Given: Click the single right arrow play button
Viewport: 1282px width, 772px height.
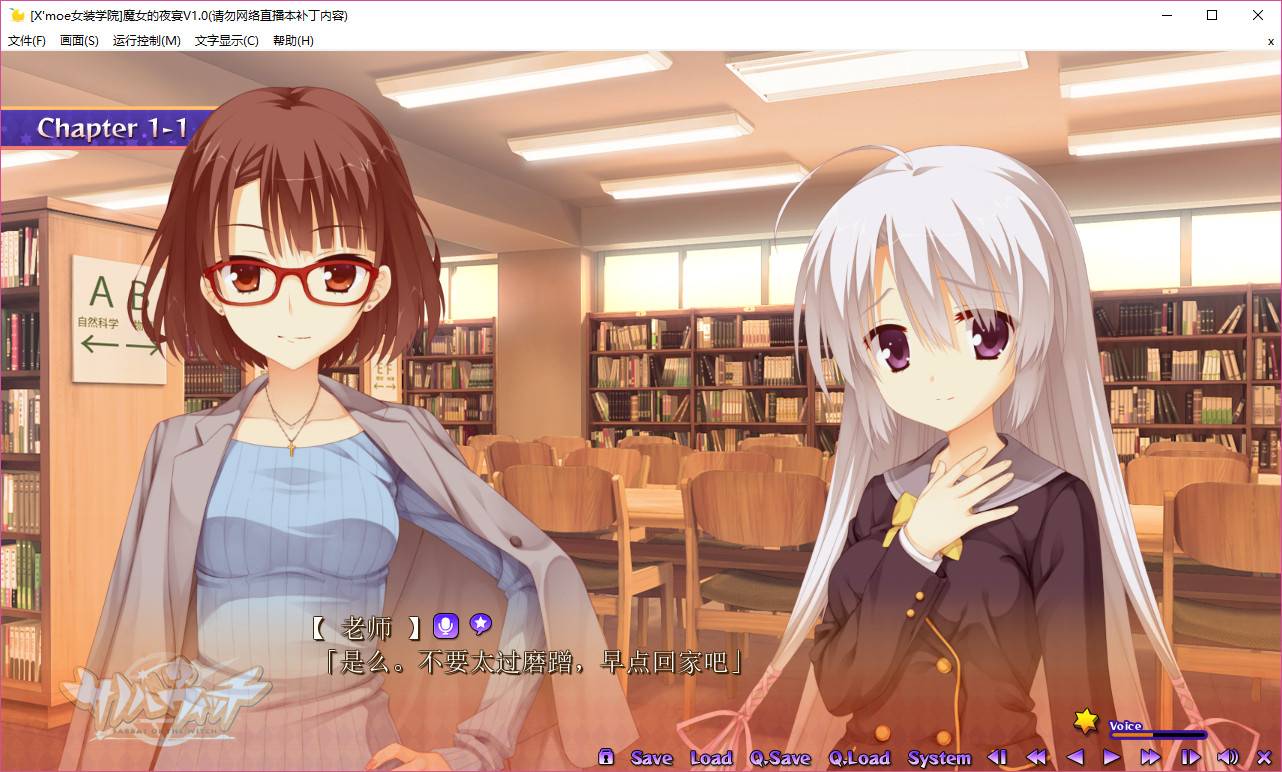Looking at the screenshot, I should click(1112, 757).
